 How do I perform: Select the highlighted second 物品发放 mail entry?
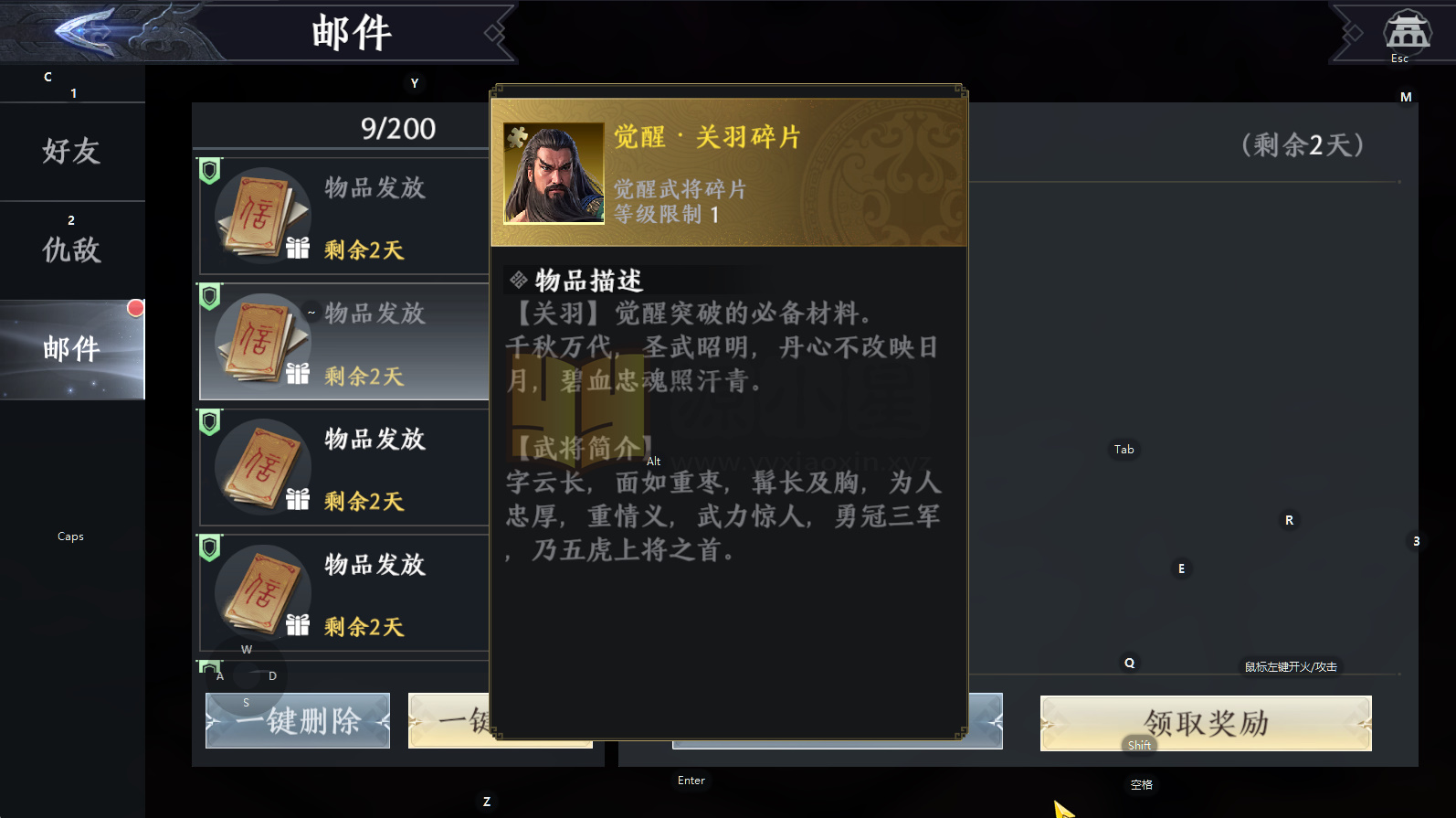[x=365, y=342]
